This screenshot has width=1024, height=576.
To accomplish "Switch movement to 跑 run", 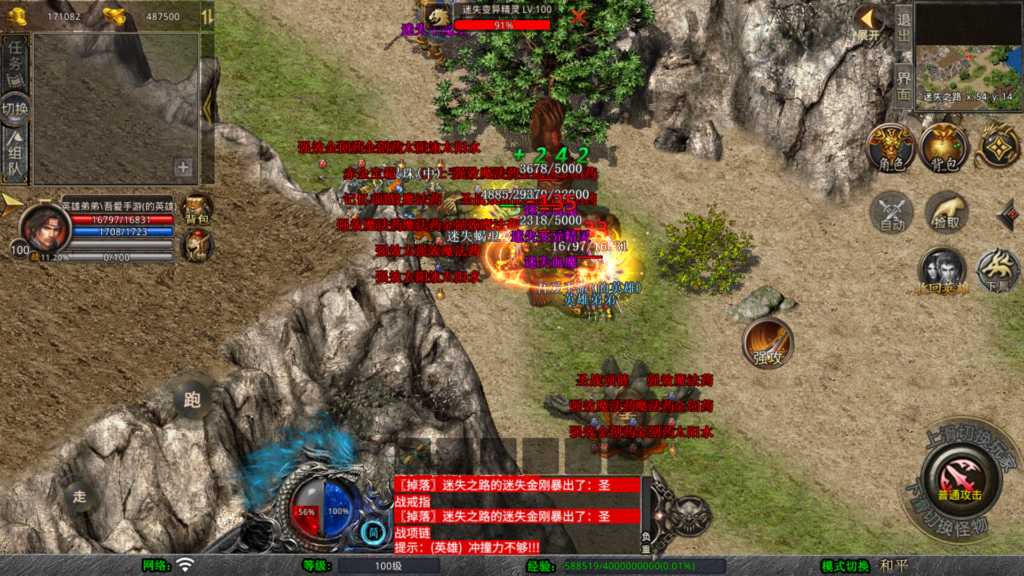I will (x=192, y=399).
